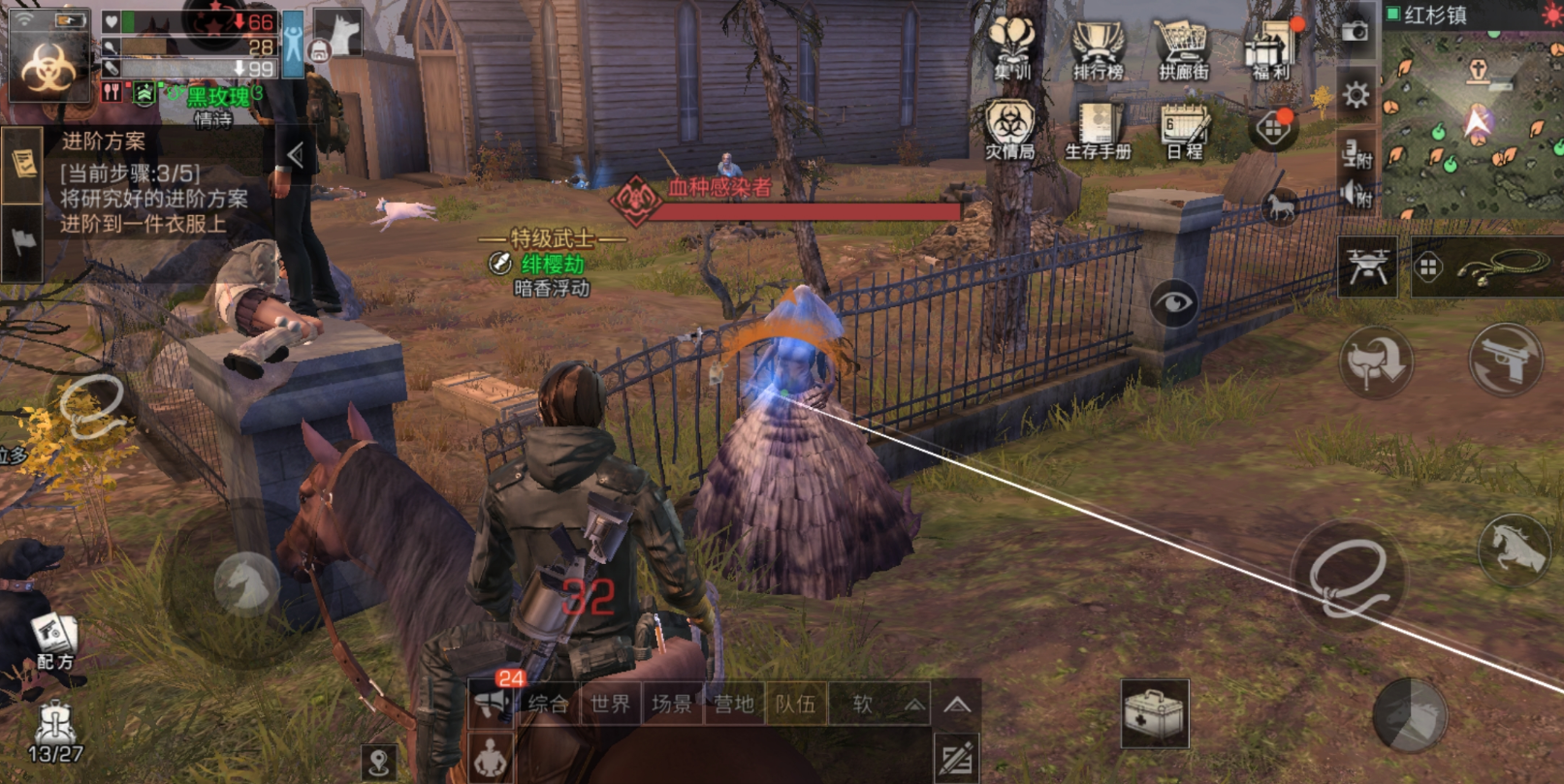
Task: Open the 生存手册 survival handbook
Action: pos(1098,130)
